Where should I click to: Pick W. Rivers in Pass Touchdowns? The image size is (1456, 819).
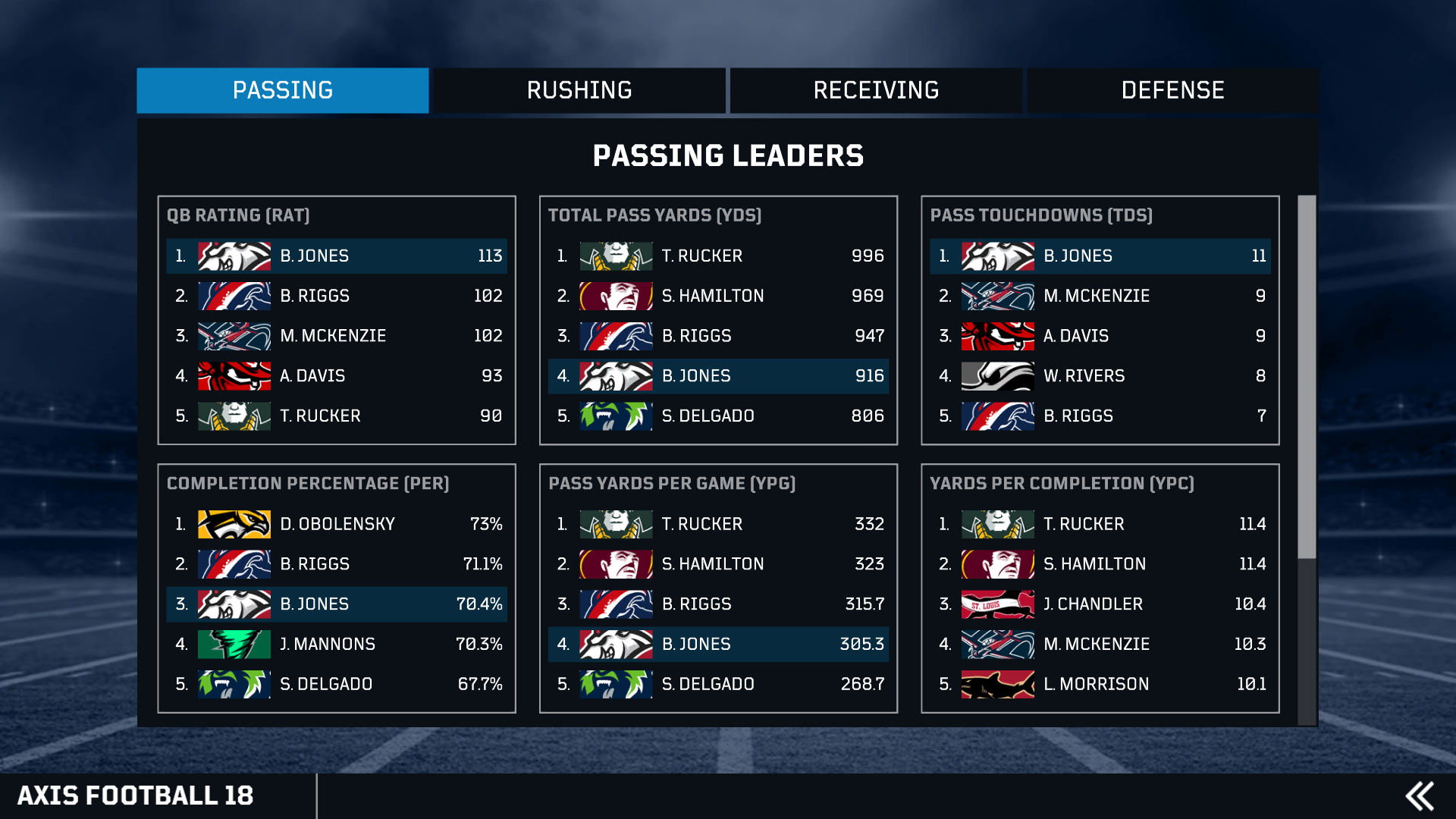(1100, 376)
